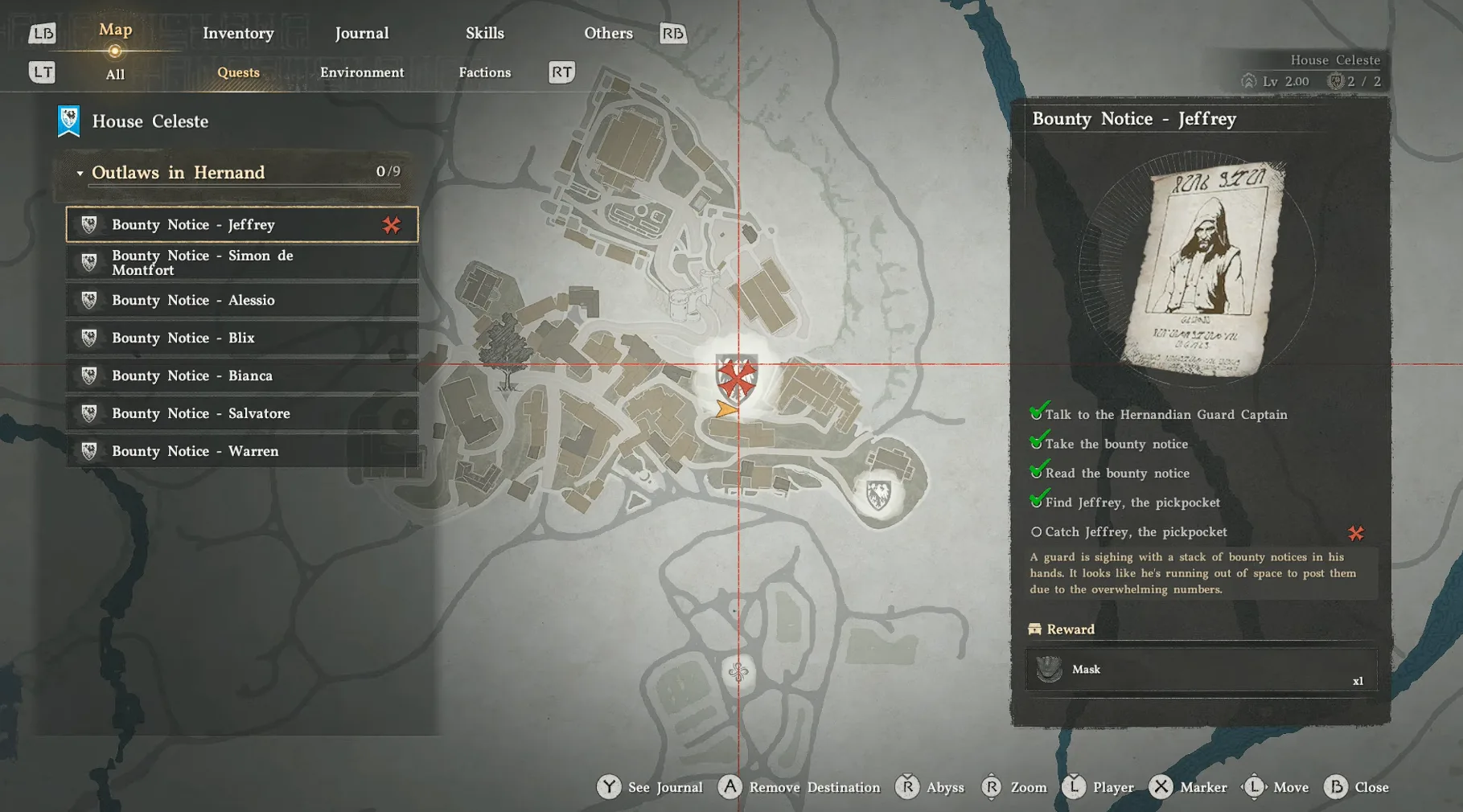Click the House Celeste banner icon
Image resolution: width=1463 pixels, height=812 pixels.
[68, 119]
